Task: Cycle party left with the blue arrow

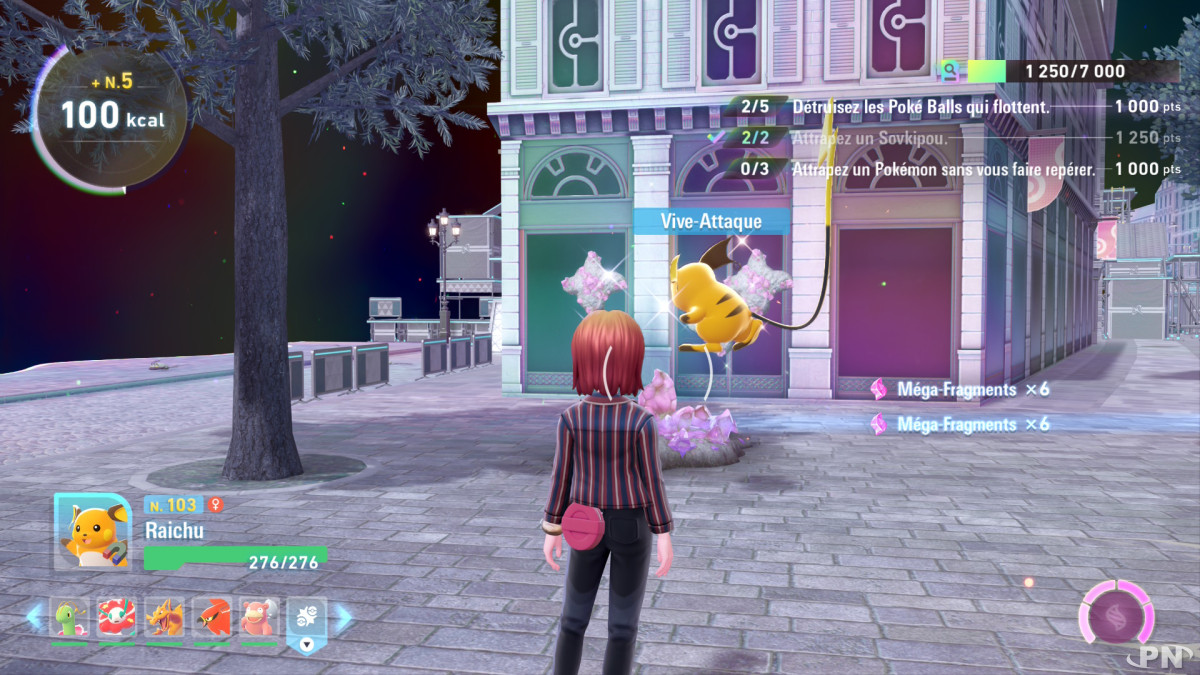Action: [x=35, y=617]
